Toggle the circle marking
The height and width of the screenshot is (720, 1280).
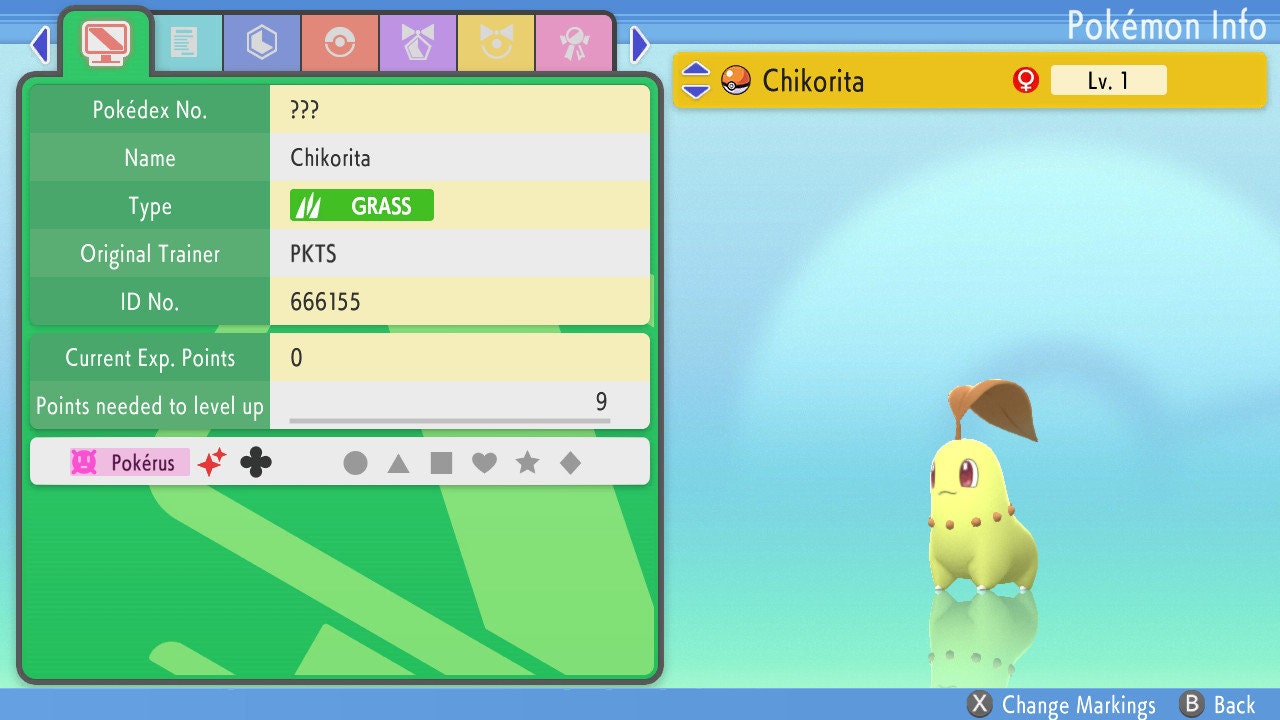tap(355, 463)
